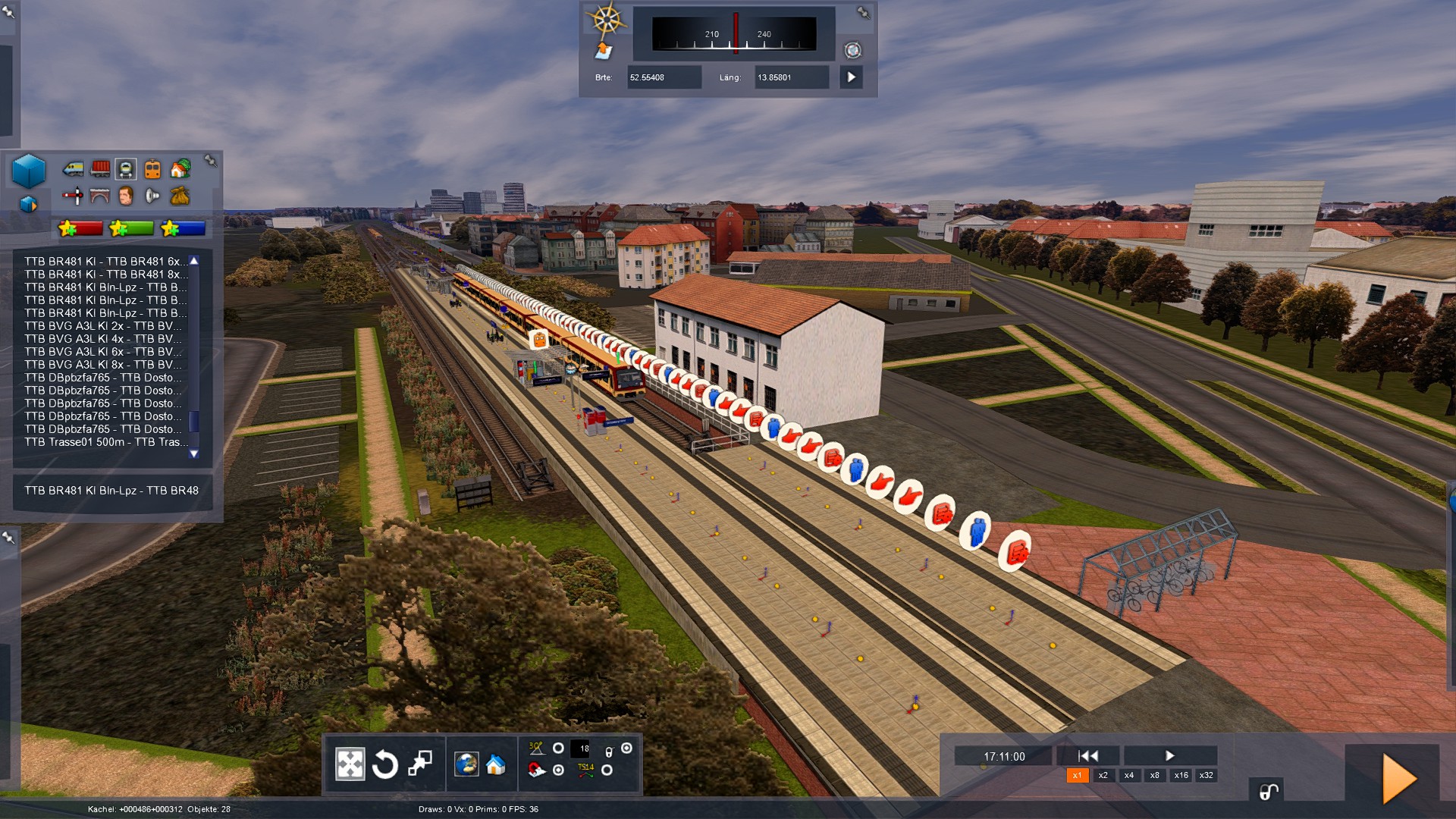Select the red freight wagon category
This screenshot has width=1456, height=819.
pos(100,168)
